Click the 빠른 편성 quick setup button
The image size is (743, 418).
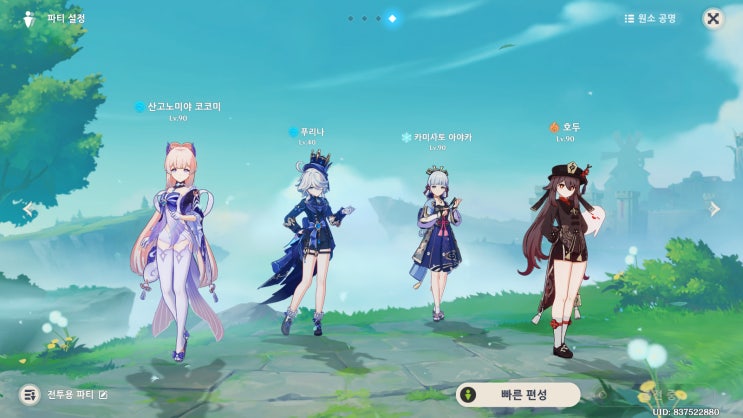tap(517, 394)
